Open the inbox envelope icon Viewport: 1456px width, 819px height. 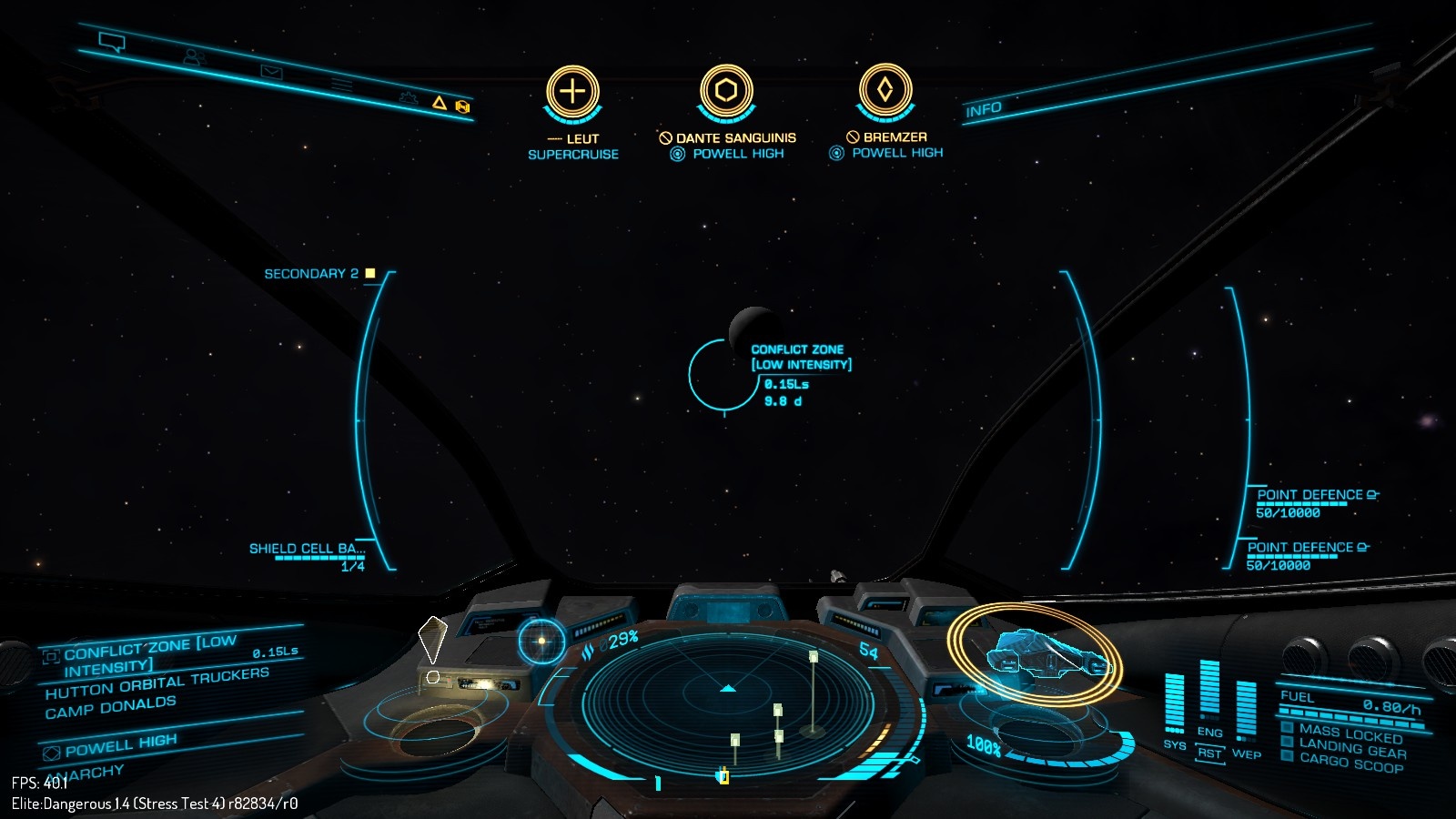pos(271,71)
